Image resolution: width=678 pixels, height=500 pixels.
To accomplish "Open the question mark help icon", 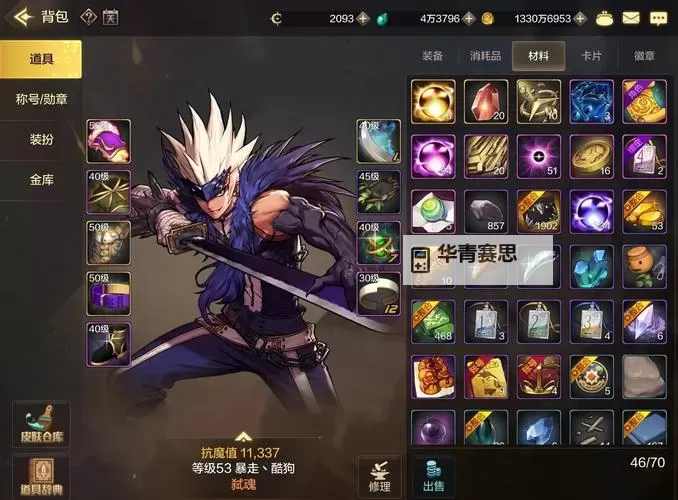I will (x=88, y=17).
